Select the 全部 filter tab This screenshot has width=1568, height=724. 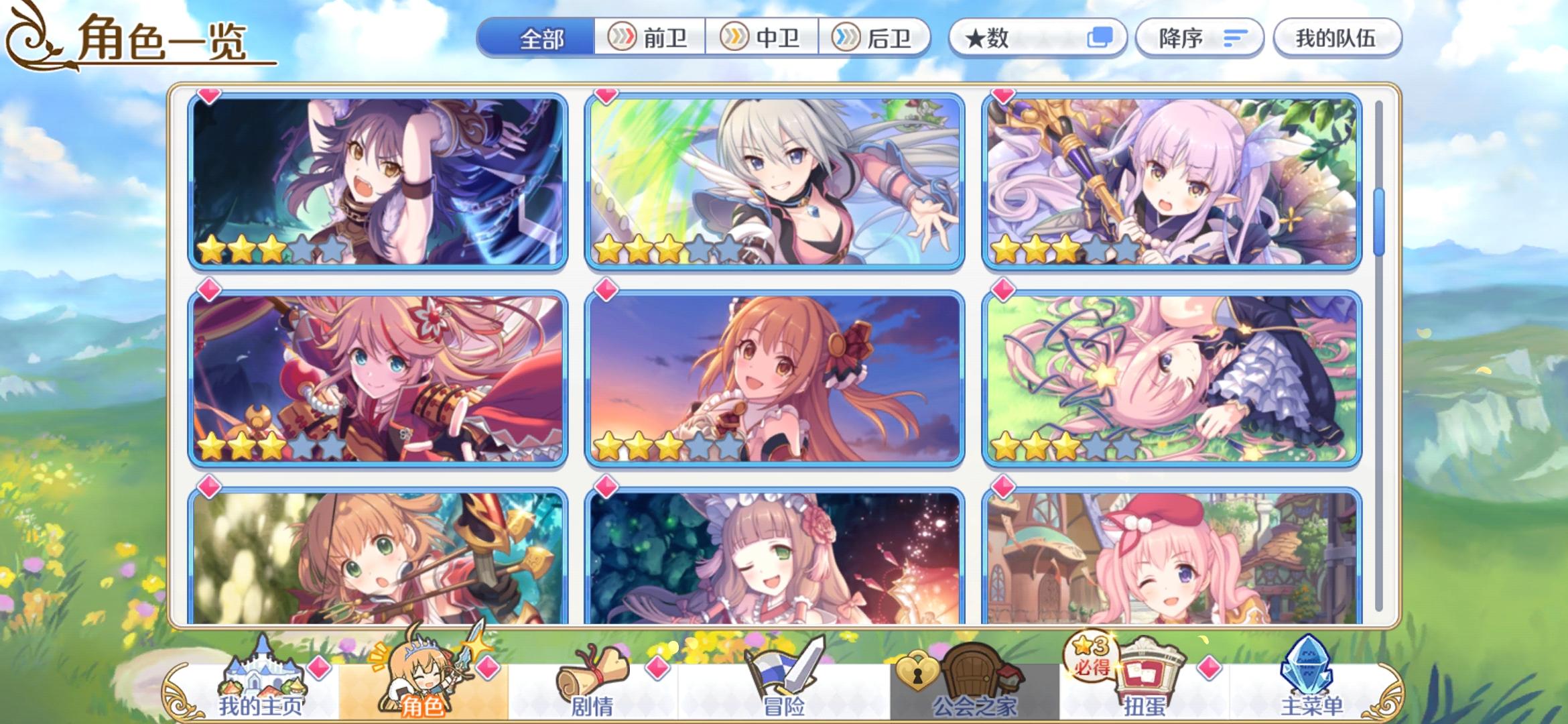(543, 38)
